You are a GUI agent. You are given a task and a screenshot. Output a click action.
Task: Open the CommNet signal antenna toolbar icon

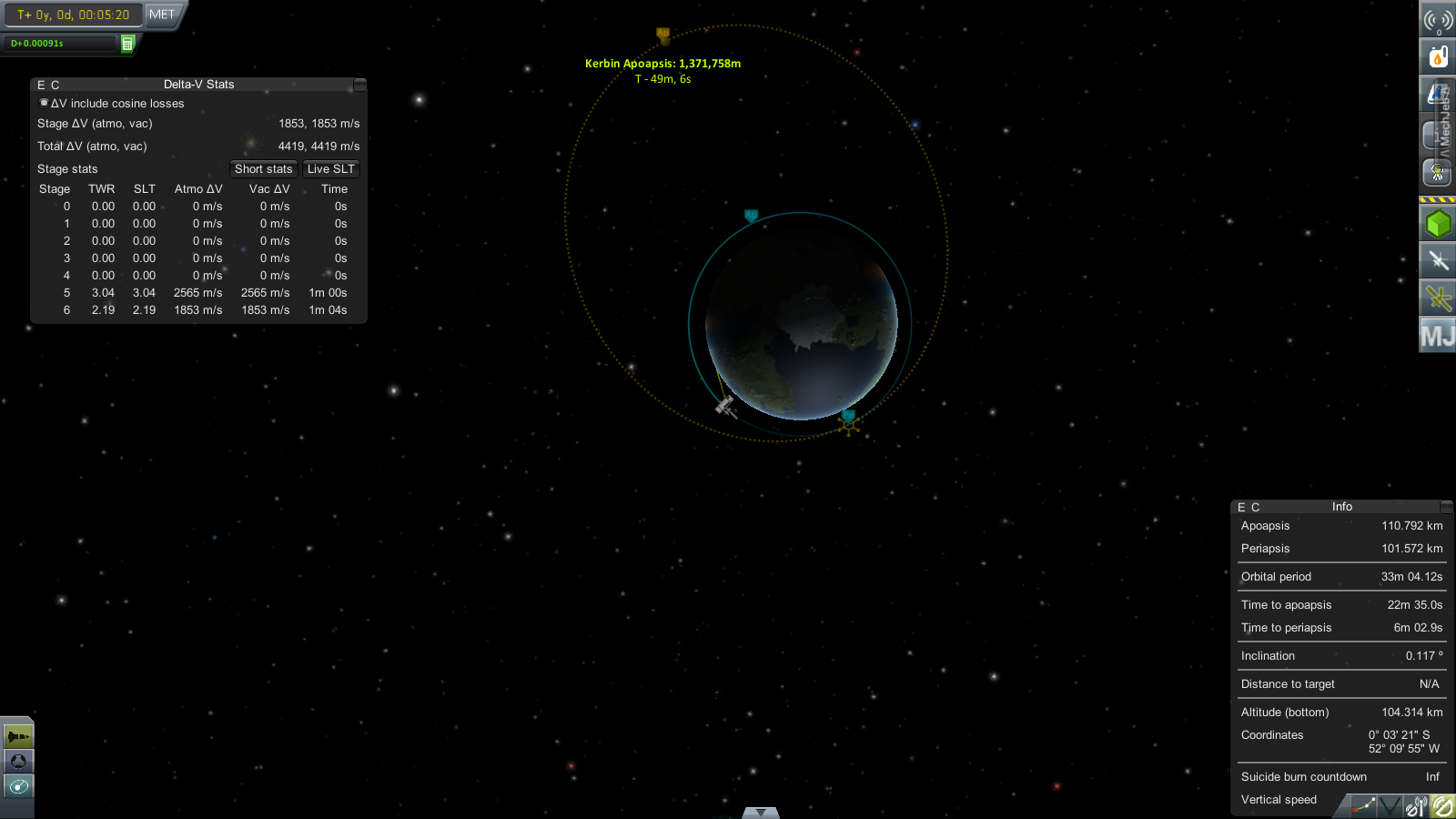tap(1438, 20)
